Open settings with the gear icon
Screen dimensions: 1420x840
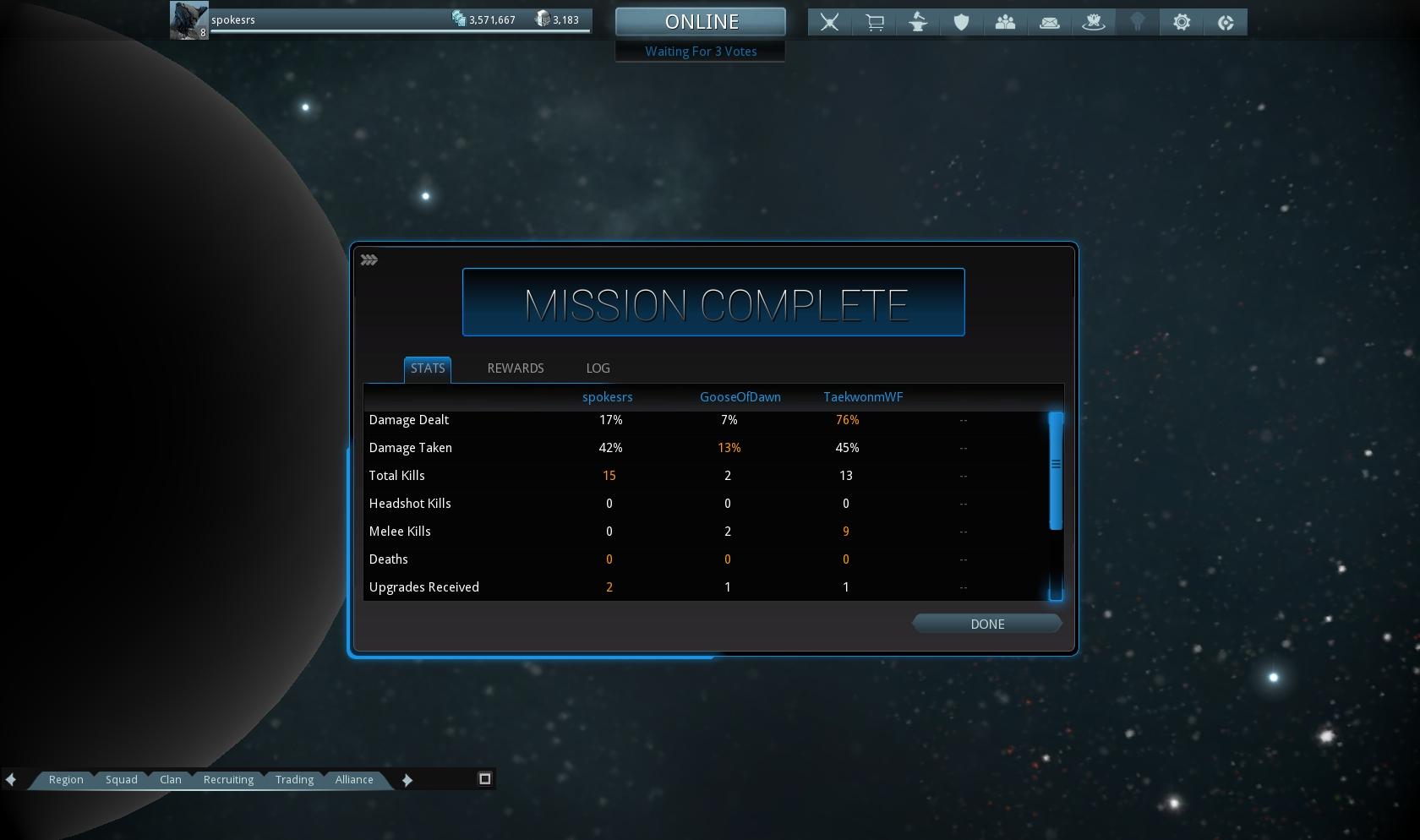(x=1182, y=23)
